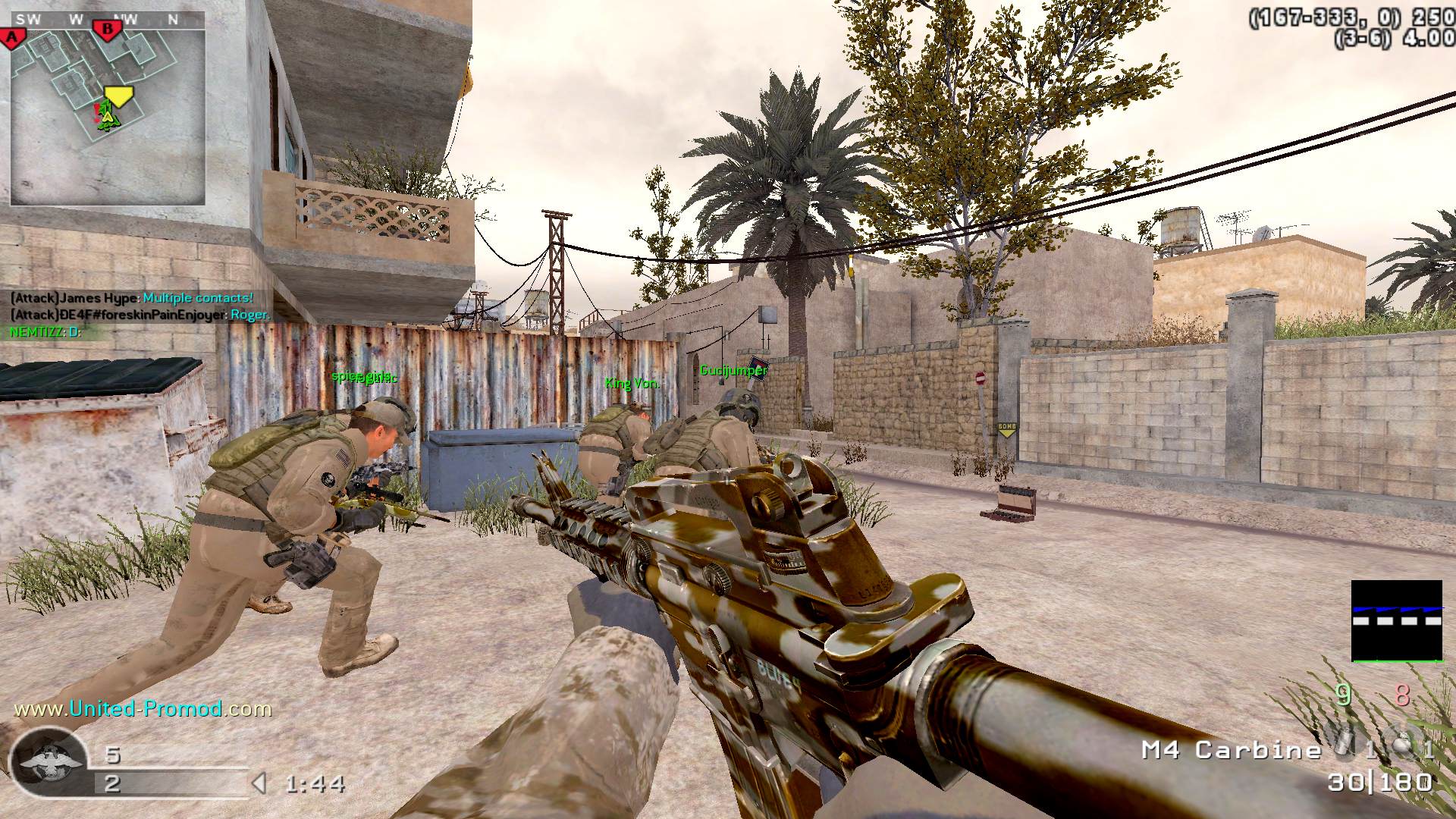The width and height of the screenshot is (1456, 819).
Task: Open the www.United-Promod.com watermark link
Action: coord(143,709)
